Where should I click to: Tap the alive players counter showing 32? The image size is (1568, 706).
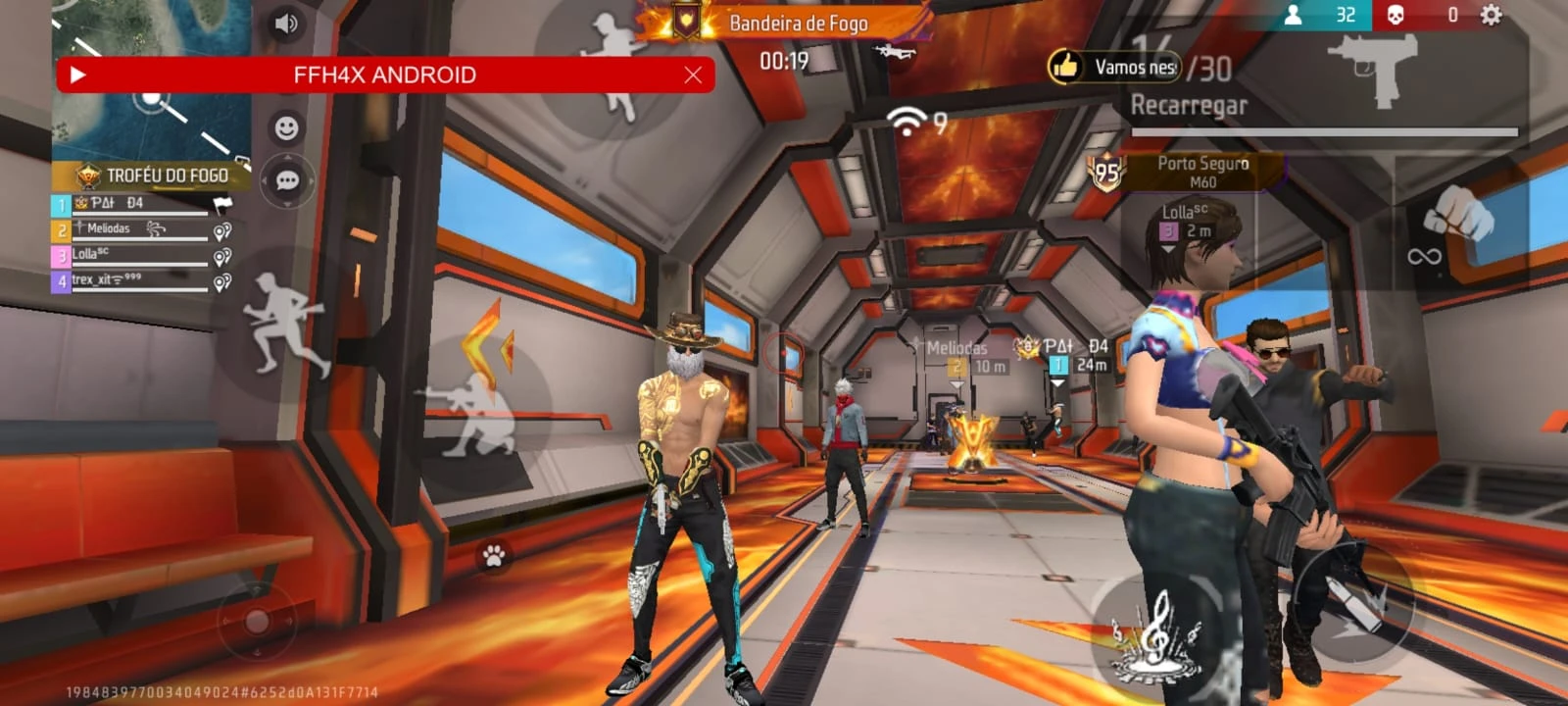(x=1317, y=15)
